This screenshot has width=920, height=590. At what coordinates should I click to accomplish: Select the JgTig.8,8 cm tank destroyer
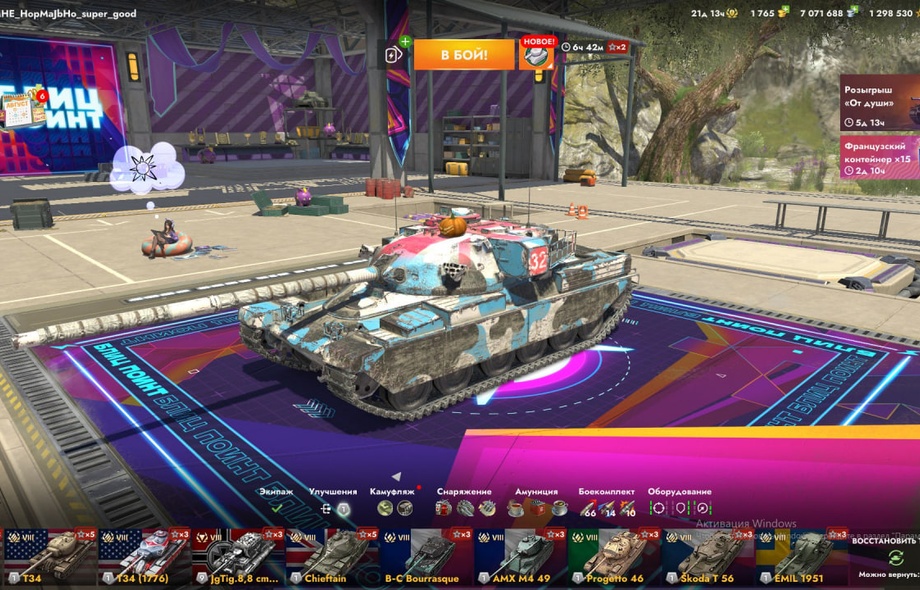236,556
